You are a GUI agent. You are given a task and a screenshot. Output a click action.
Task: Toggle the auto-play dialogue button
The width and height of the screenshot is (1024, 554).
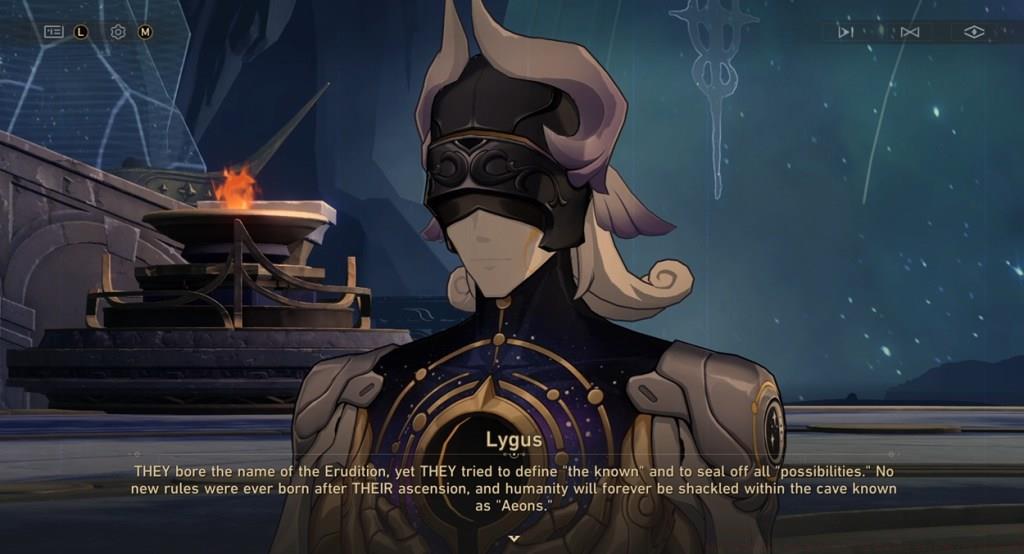(846, 32)
